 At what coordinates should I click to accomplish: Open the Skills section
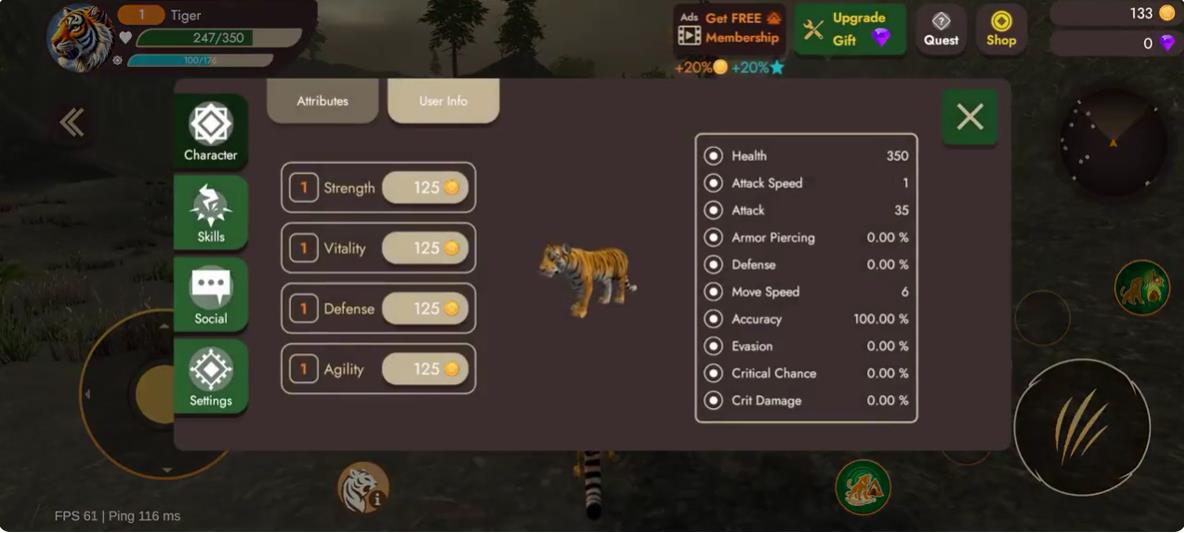(x=210, y=213)
